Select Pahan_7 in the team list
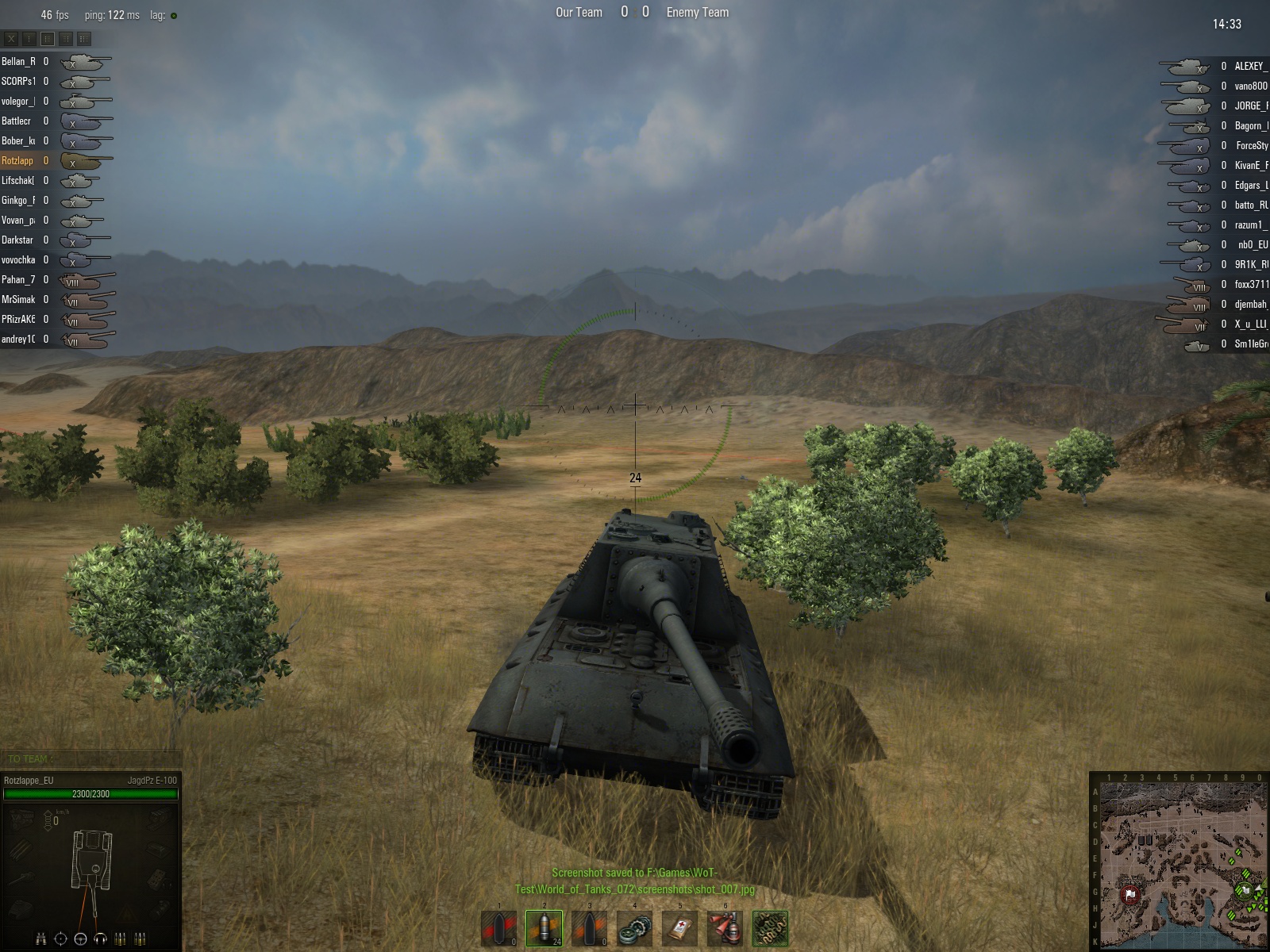The height and width of the screenshot is (952, 1270). click(19, 279)
